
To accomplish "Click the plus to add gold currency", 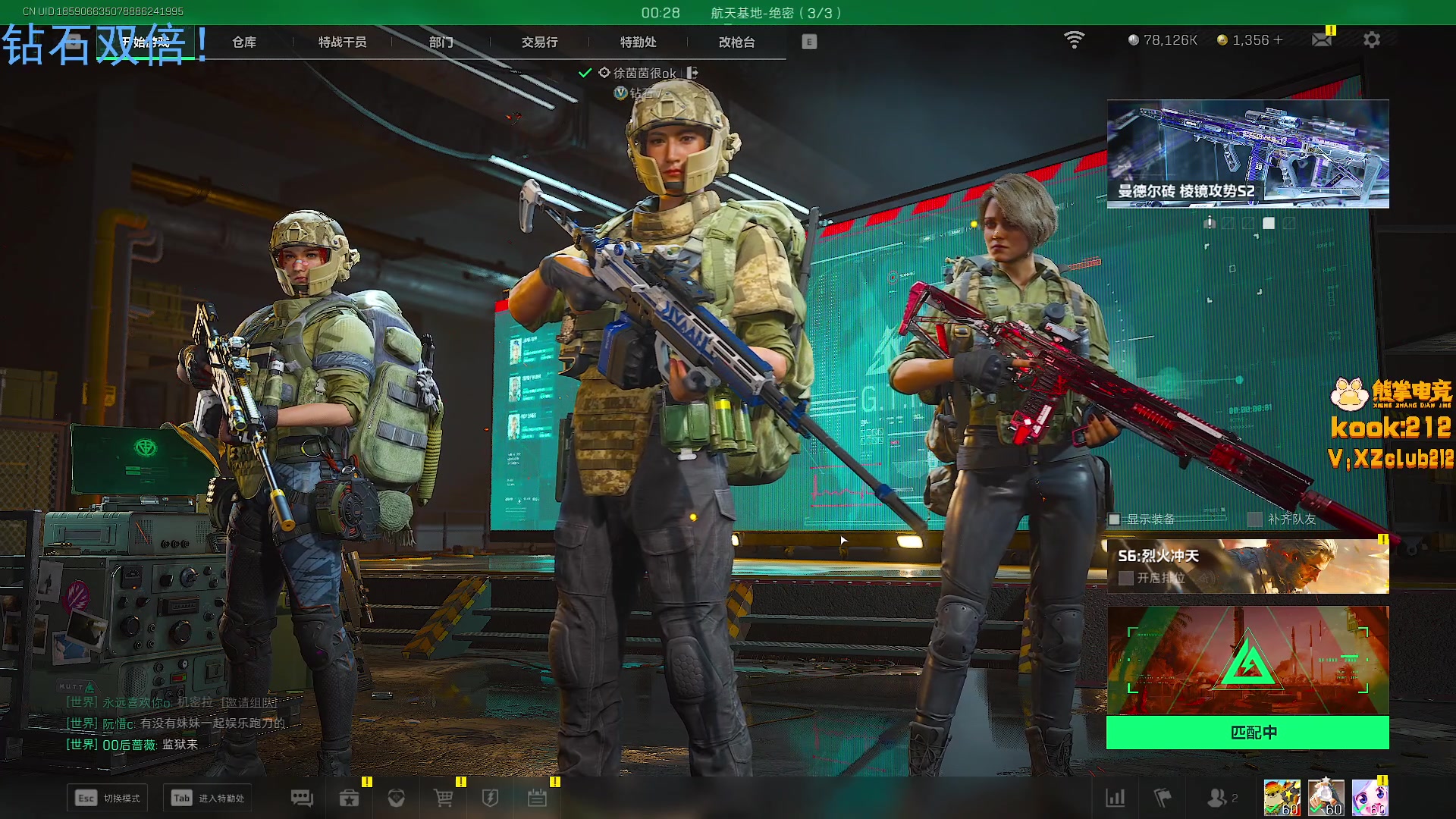I will [x=1279, y=39].
